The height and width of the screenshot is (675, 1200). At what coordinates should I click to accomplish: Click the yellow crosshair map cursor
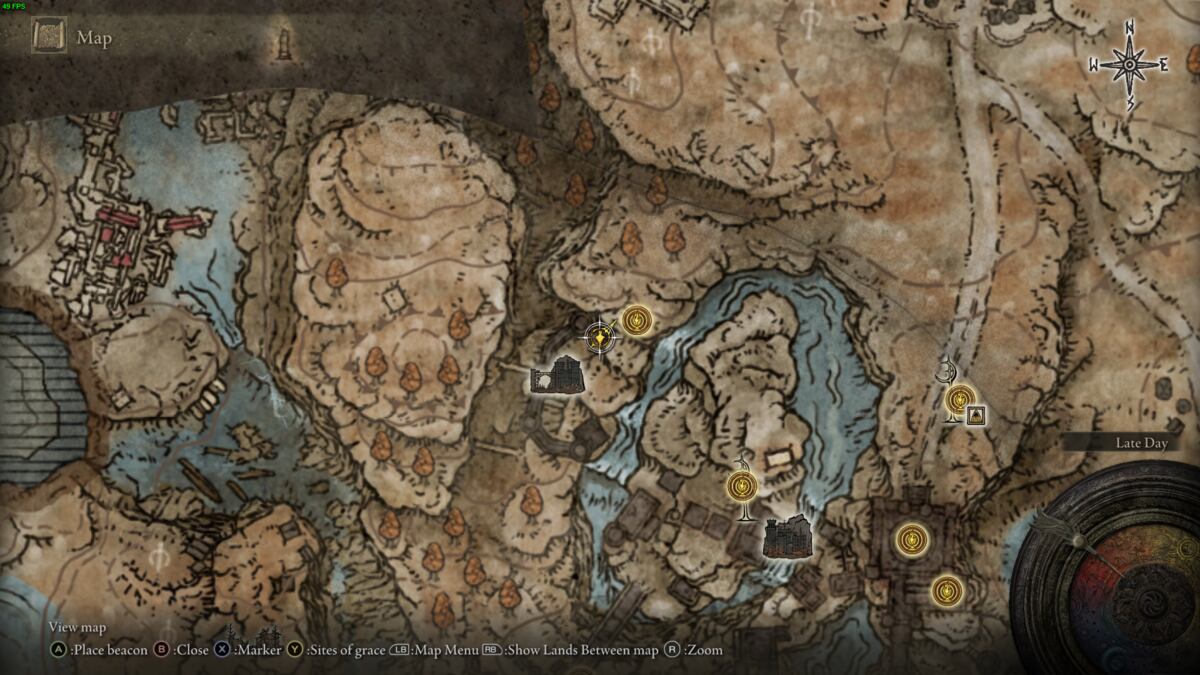(599, 338)
